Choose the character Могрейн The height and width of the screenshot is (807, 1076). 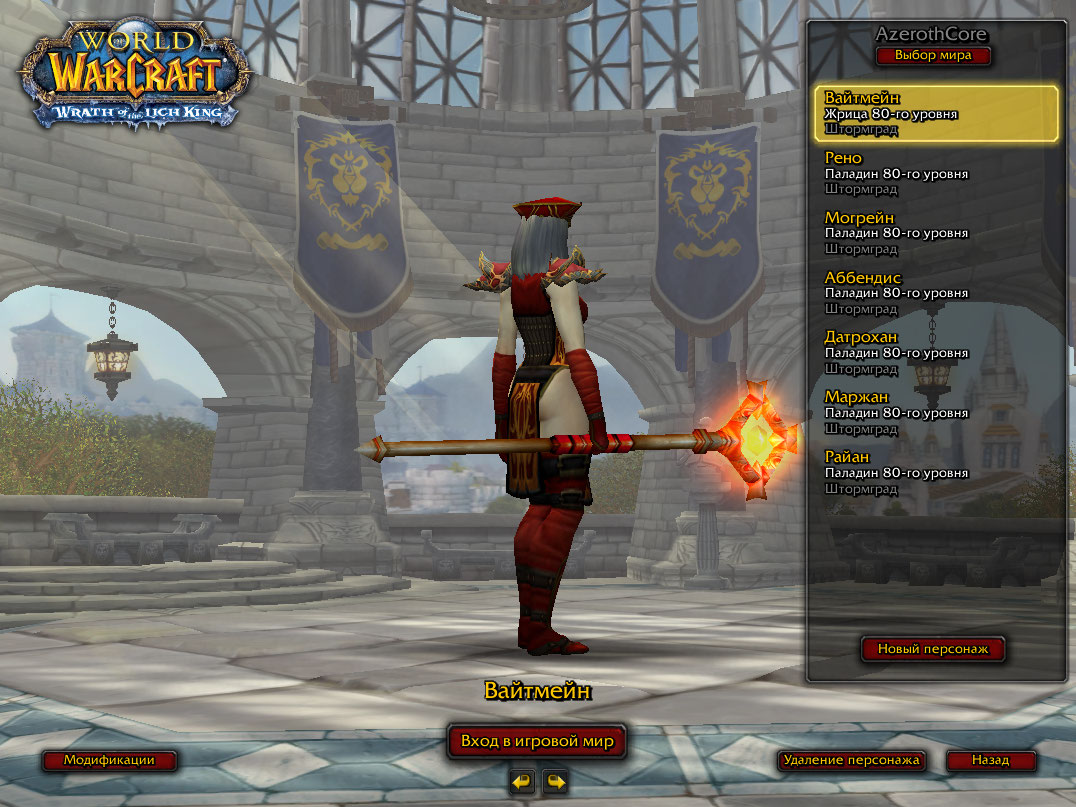(x=937, y=233)
